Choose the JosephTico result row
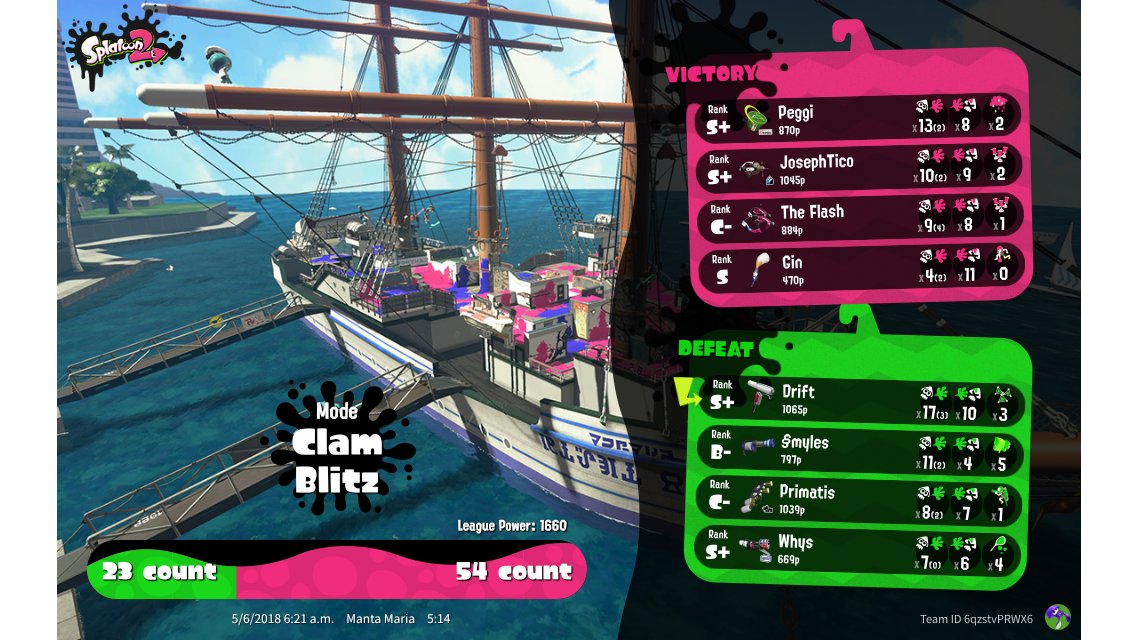Viewport: 1138px width, 640px height. (858, 168)
